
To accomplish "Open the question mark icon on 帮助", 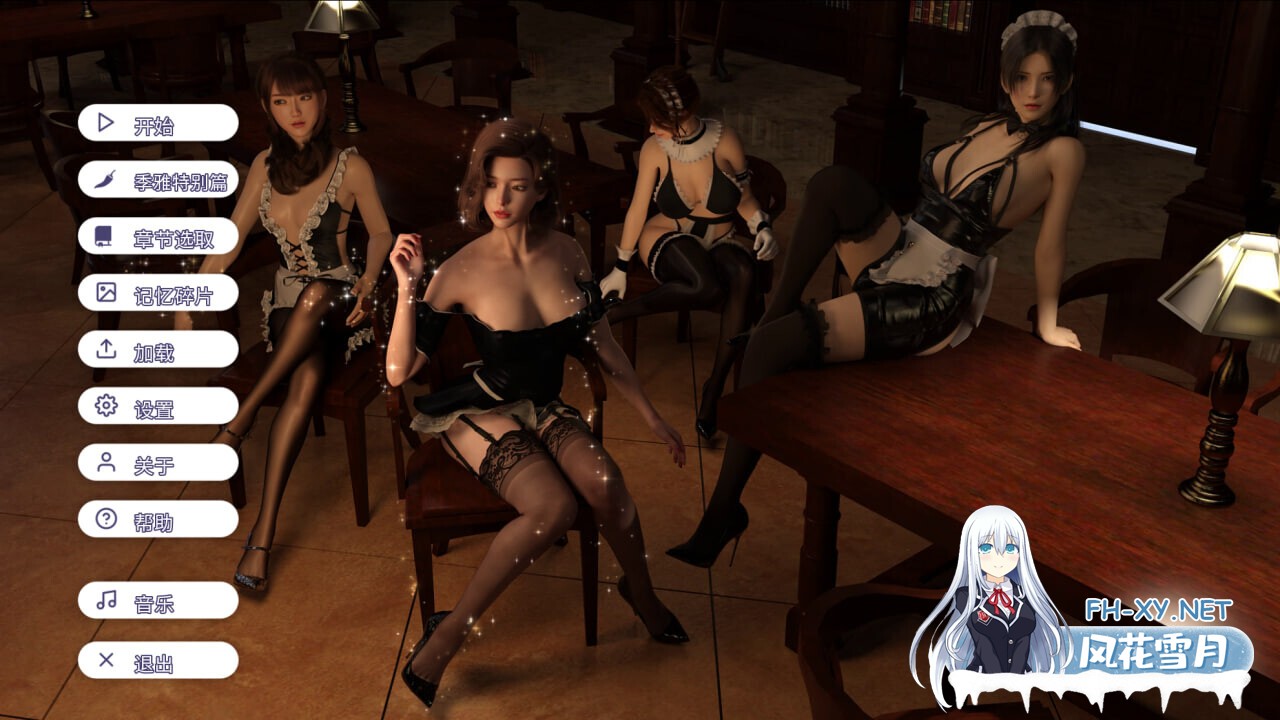I will coord(104,520).
